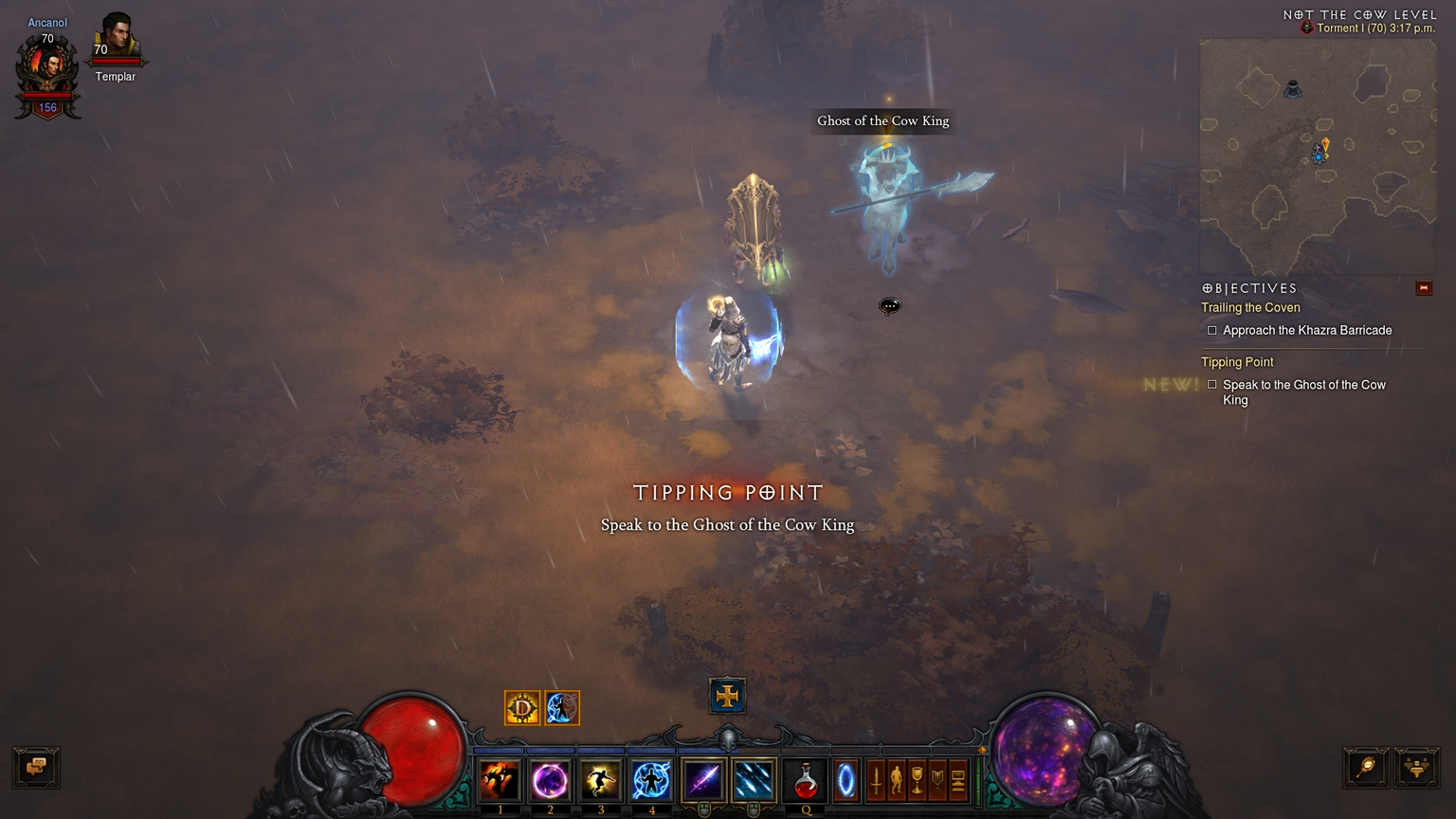Open the character inventory figure icon
This screenshot has width=1456, height=819.
pyautogui.click(x=896, y=780)
